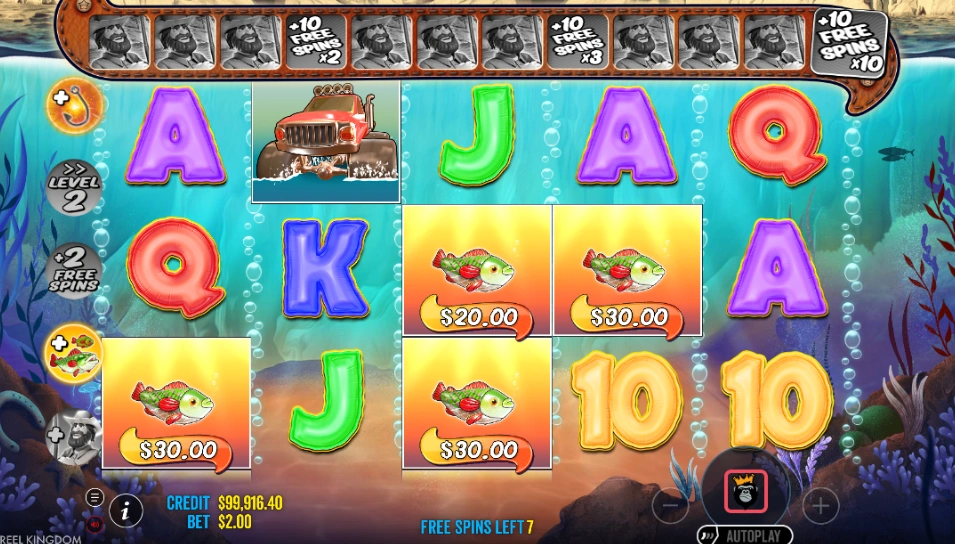Increase the bet with the plus button
Screen dimensions: 955x544
click(820, 506)
